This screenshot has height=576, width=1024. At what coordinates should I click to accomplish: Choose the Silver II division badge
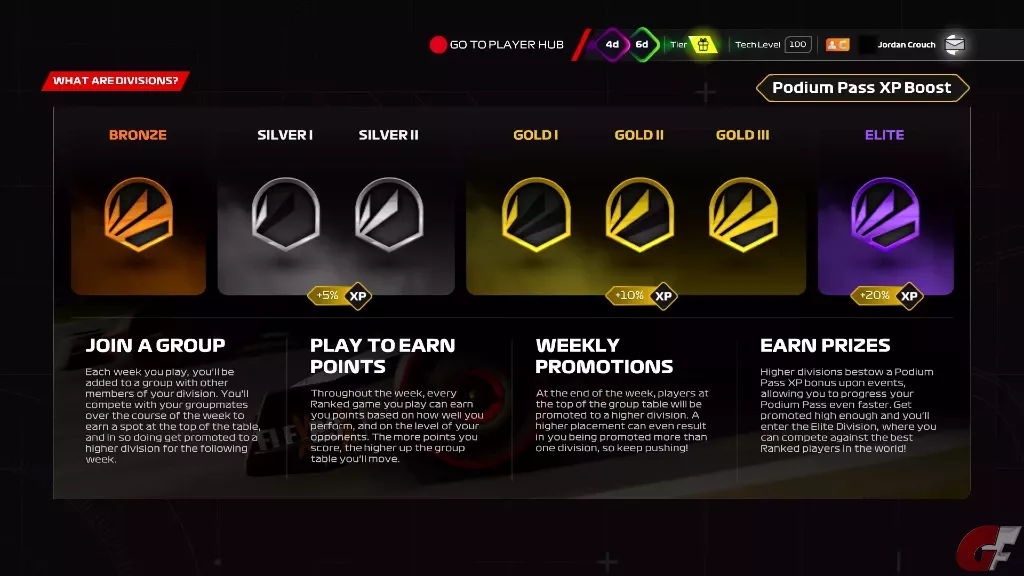(389, 214)
